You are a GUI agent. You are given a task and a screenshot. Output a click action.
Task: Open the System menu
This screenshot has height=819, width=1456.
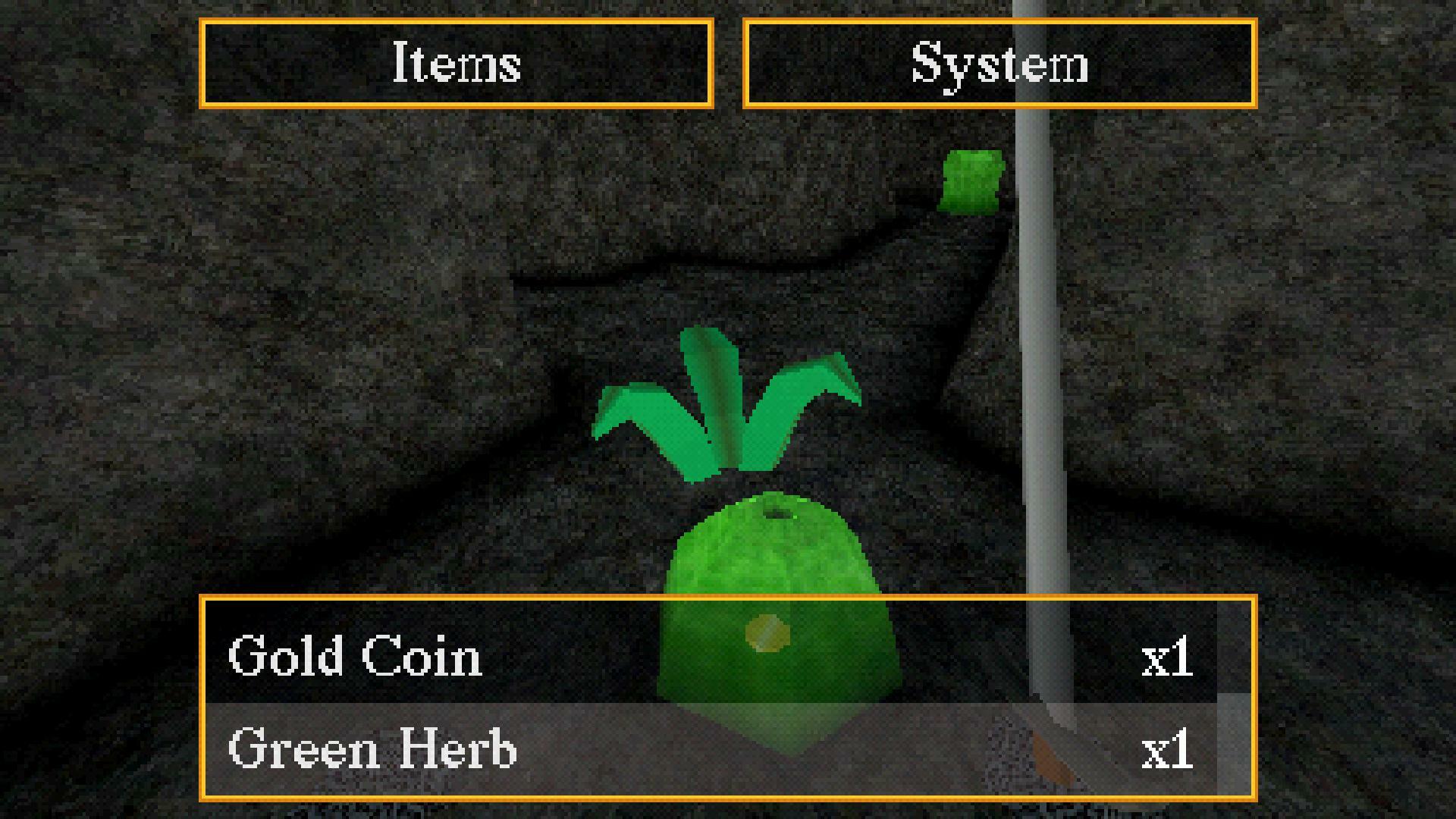click(x=1001, y=64)
